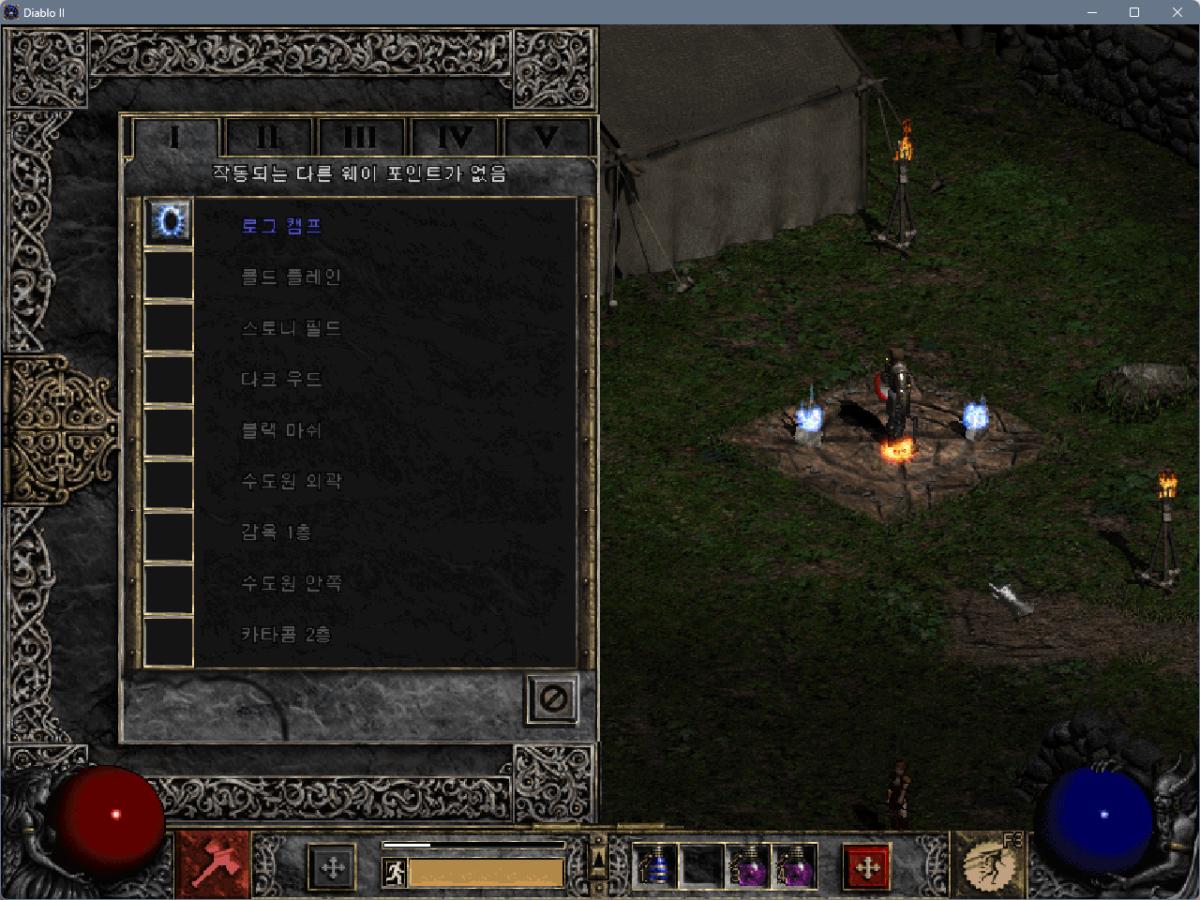The width and height of the screenshot is (1200, 900).
Task: Show the Act IV waypoint tab
Action: 453,137
